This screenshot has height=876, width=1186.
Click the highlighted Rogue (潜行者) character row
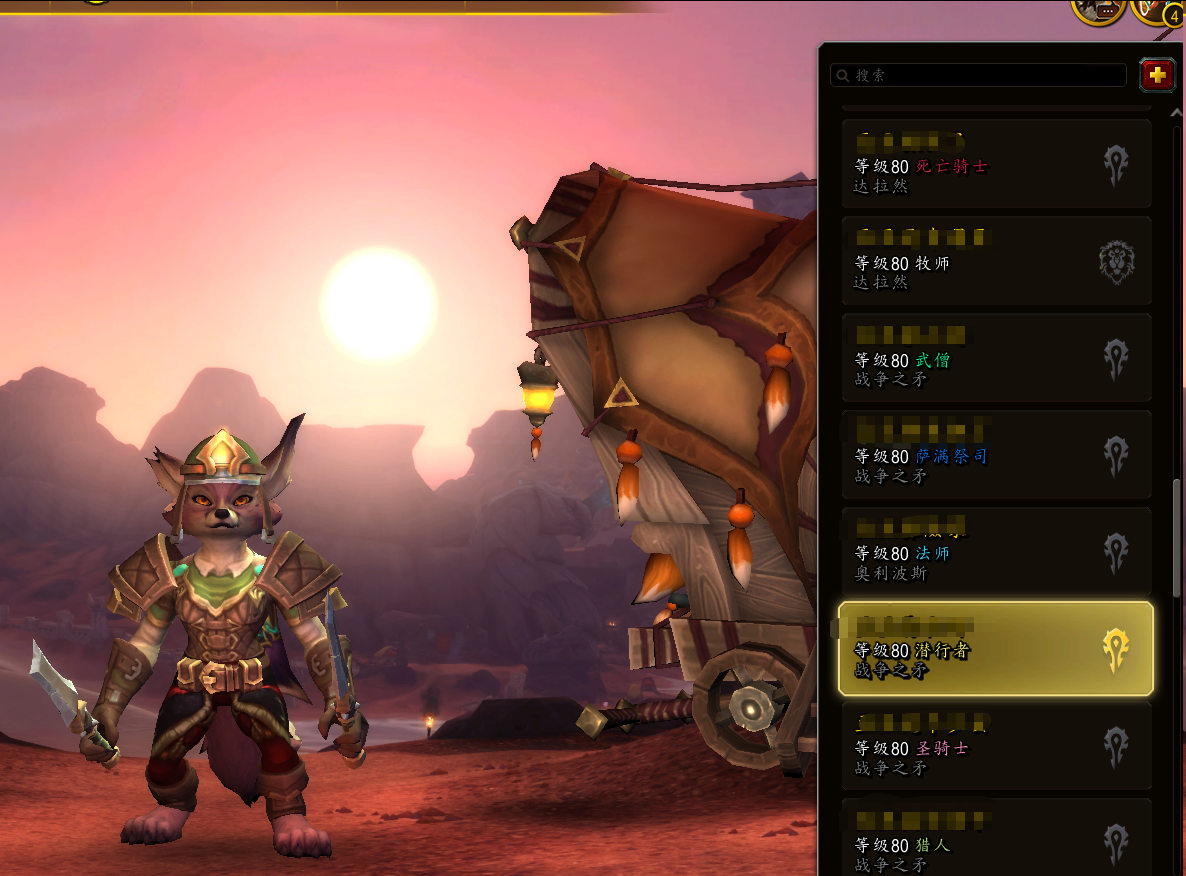click(996, 648)
